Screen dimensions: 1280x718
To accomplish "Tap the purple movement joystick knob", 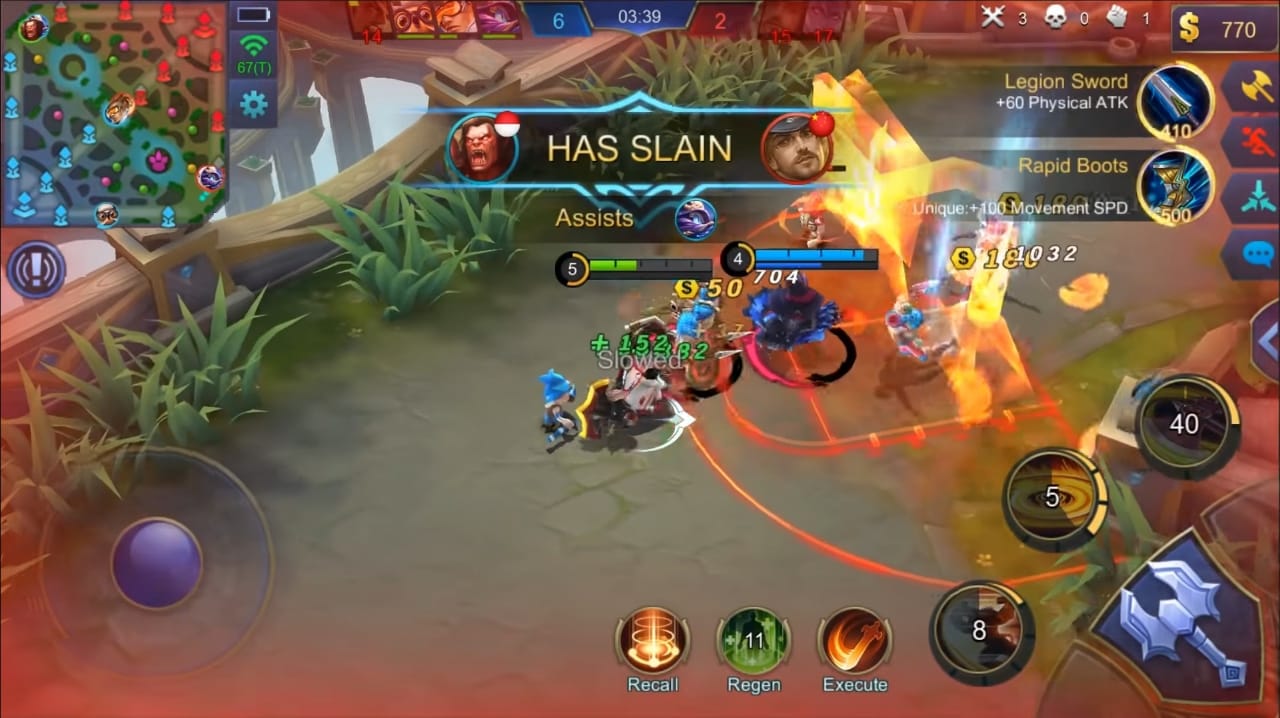I will point(156,563).
